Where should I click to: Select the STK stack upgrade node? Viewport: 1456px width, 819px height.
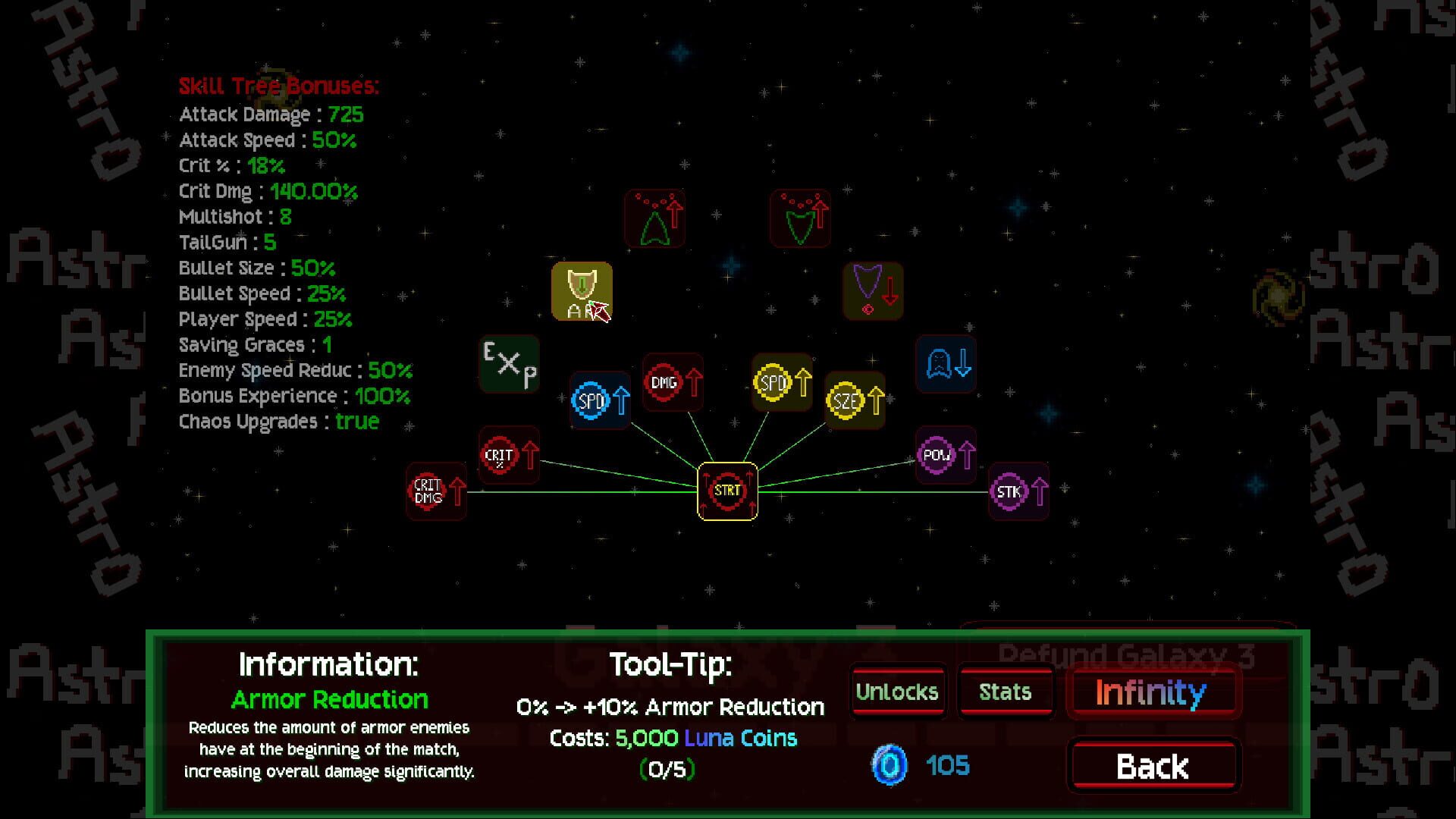coord(1018,492)
